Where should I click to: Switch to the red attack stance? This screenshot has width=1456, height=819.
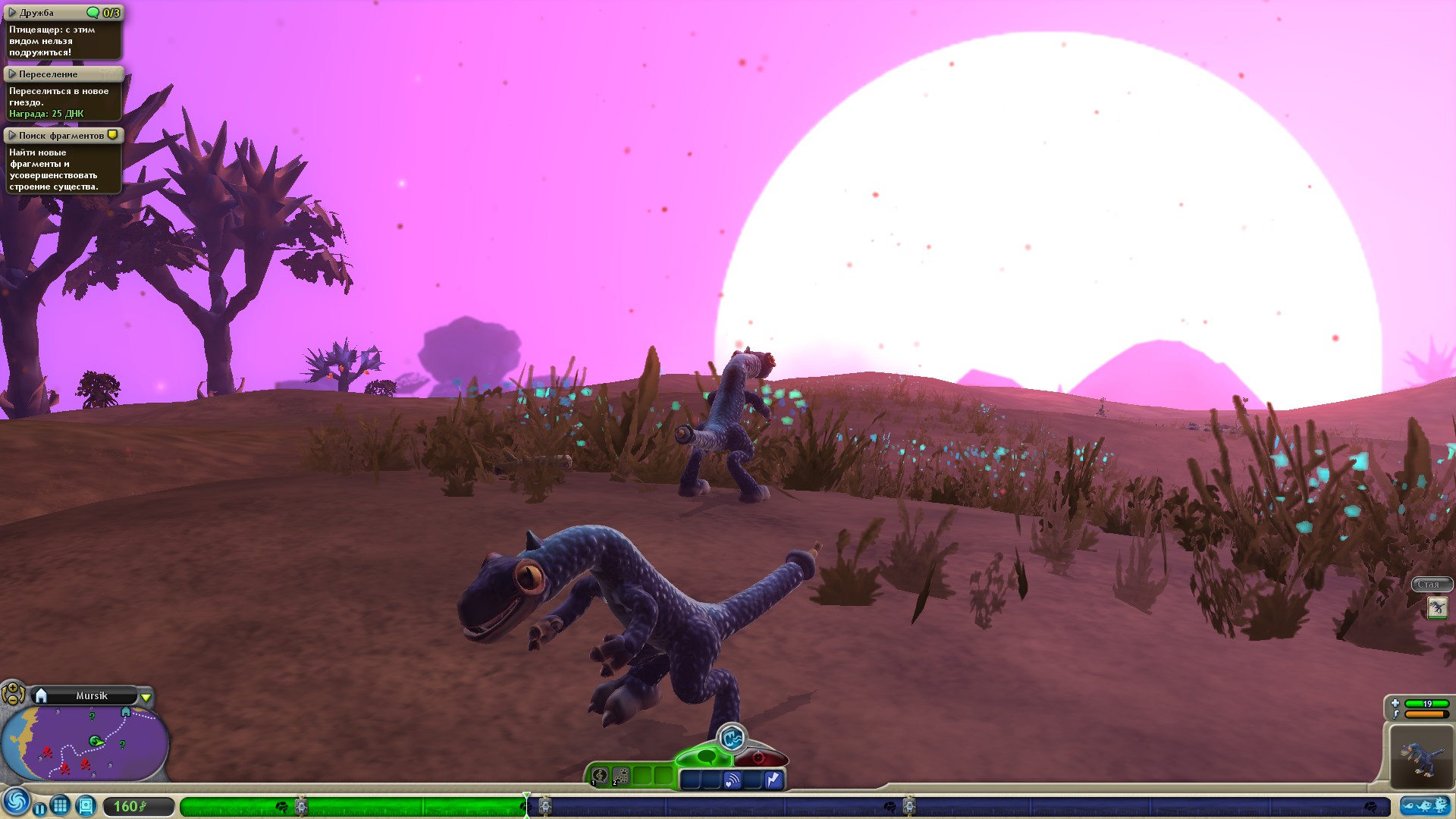(x=758, y=757)
